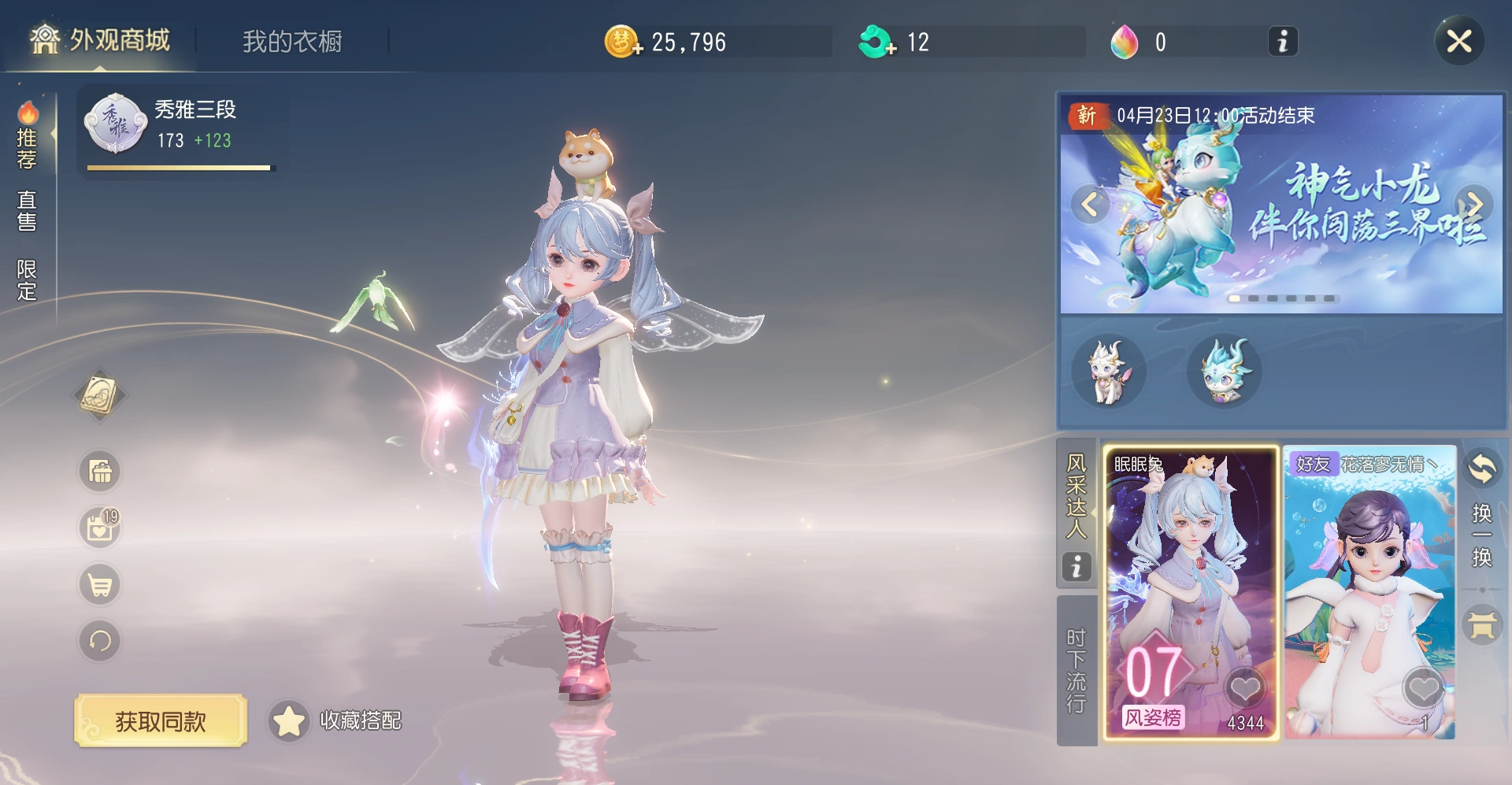Open the gift pack icon on left sidebar
The width and height of the screenshot is (1512, 785).
tap(98, 471)
